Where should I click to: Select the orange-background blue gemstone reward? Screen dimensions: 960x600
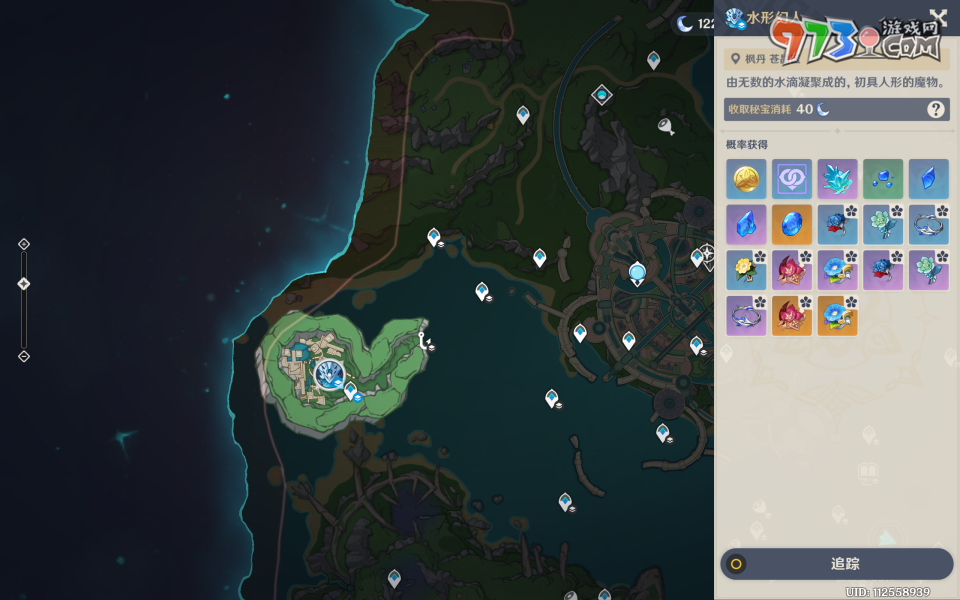pyautogui.click(x=792, y=225)
